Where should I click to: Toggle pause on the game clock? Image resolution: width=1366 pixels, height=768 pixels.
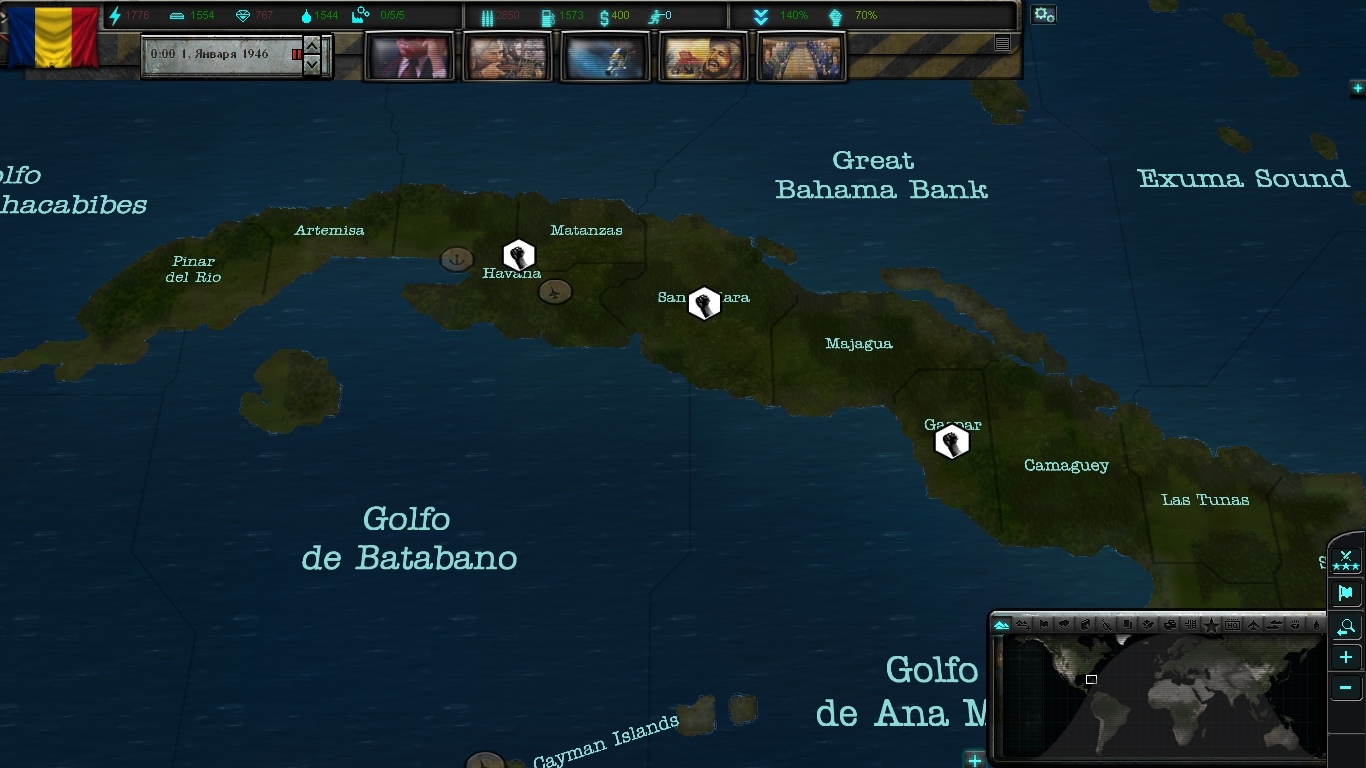click(x=297, y=55)
